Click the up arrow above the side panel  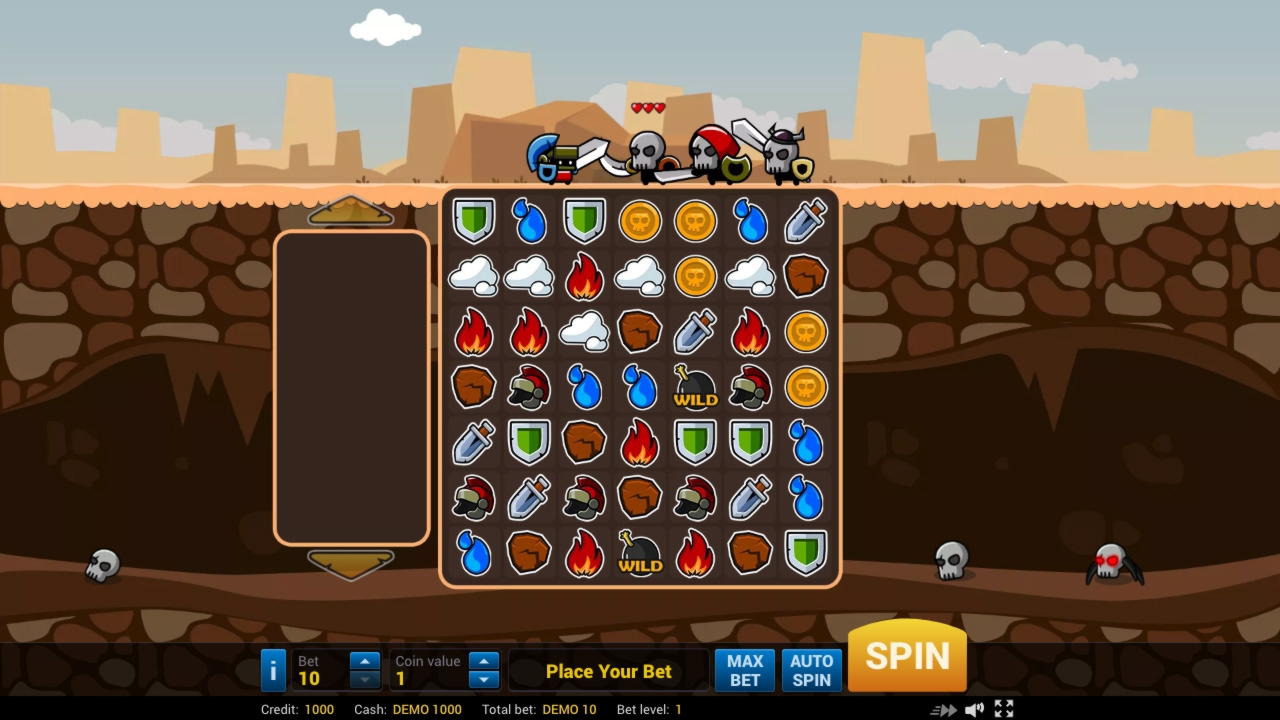click(351, 212)
